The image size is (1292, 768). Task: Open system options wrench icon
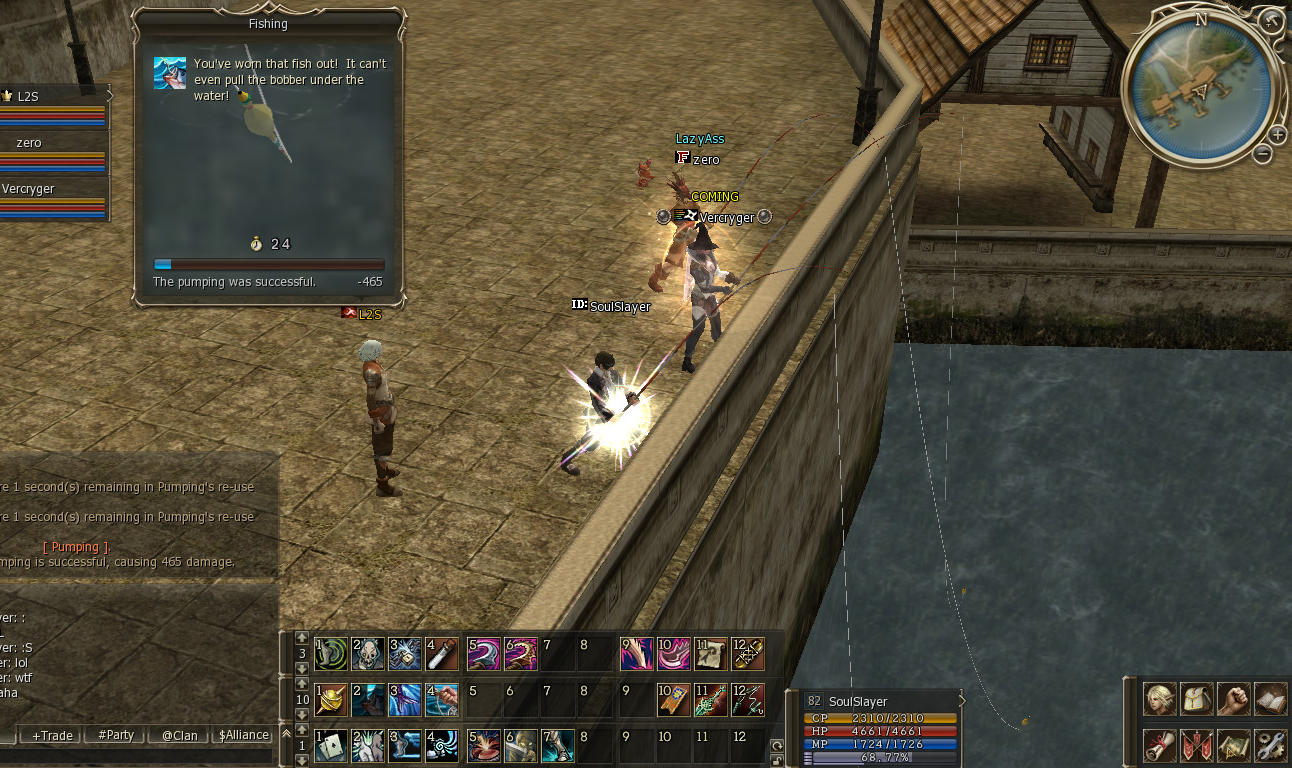(x=1272, y=745)
